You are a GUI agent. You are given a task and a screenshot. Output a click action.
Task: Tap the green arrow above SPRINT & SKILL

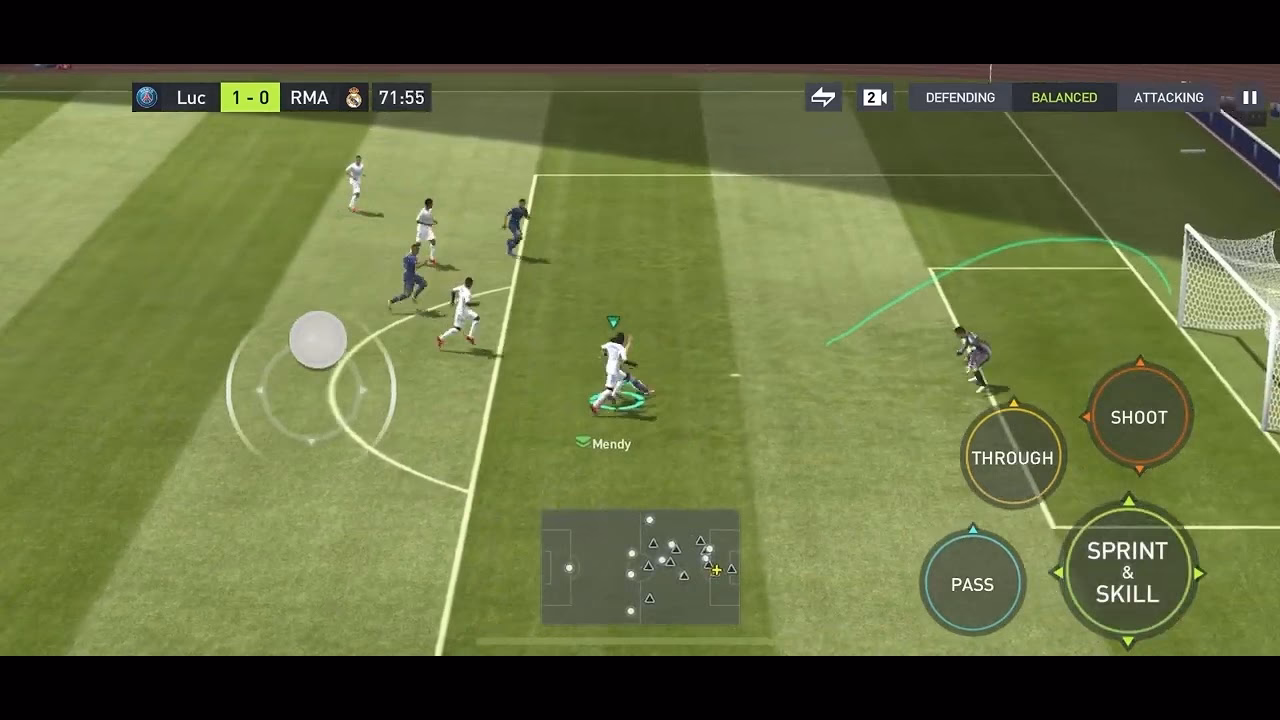pyautogui.click(x=1128, y=497)
